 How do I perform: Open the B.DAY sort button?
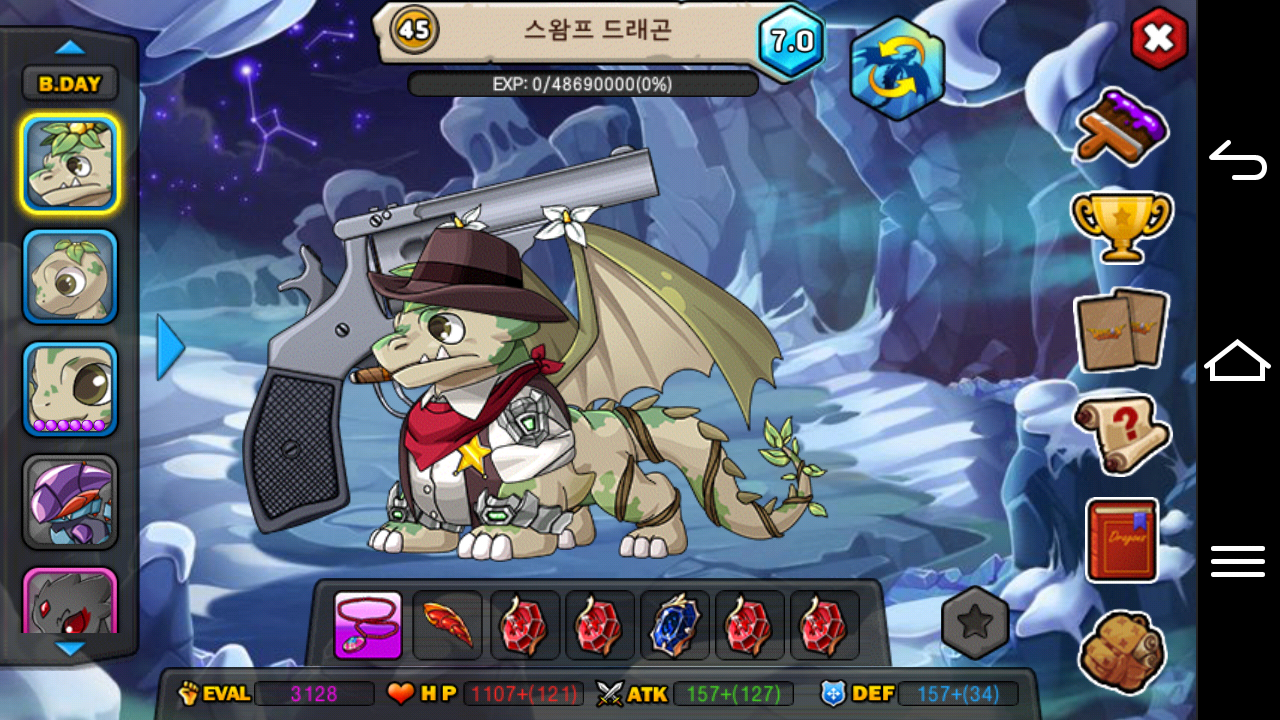click(70, 84)
